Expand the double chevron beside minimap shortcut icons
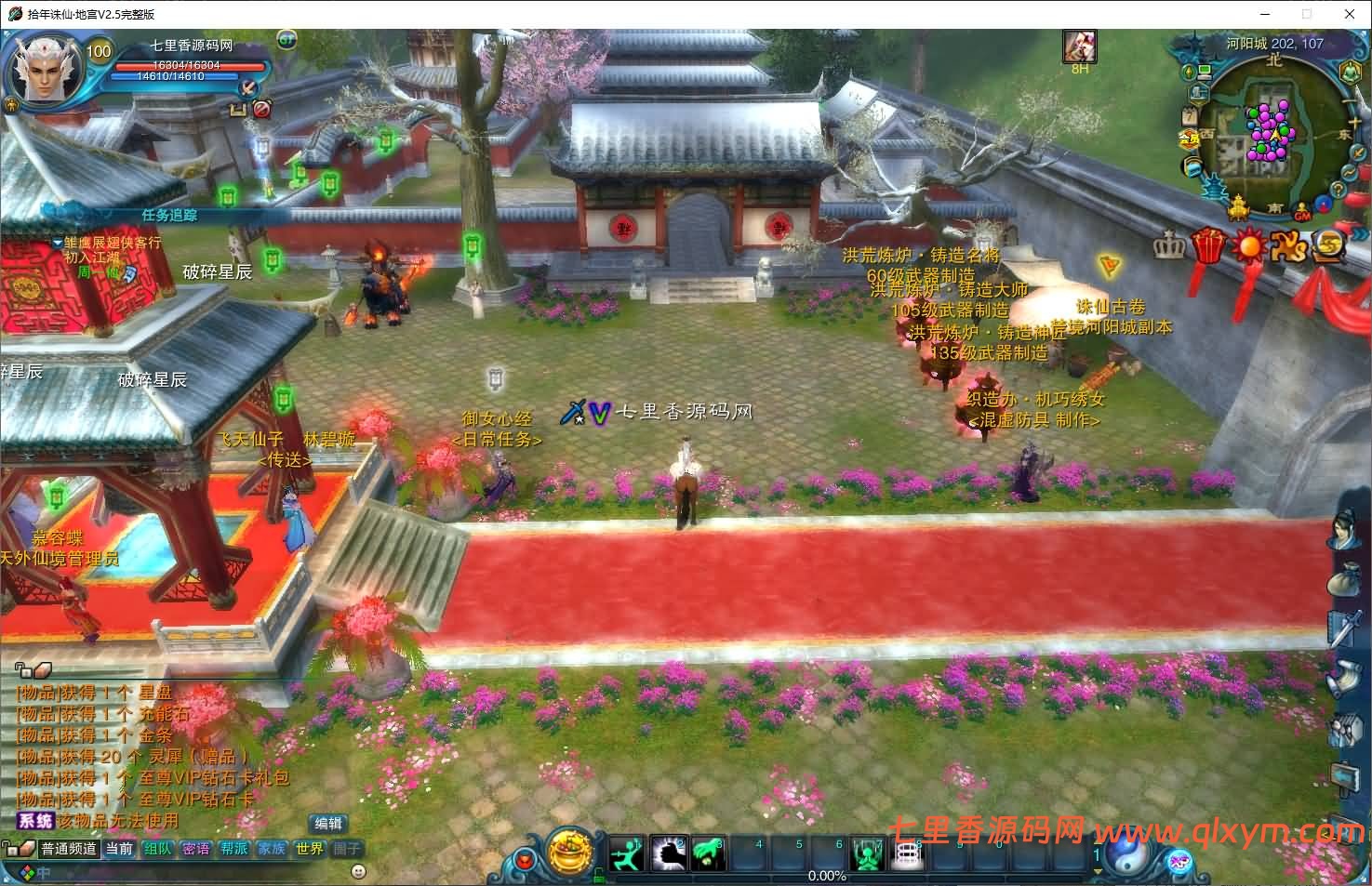 (x=1358, y=235)
